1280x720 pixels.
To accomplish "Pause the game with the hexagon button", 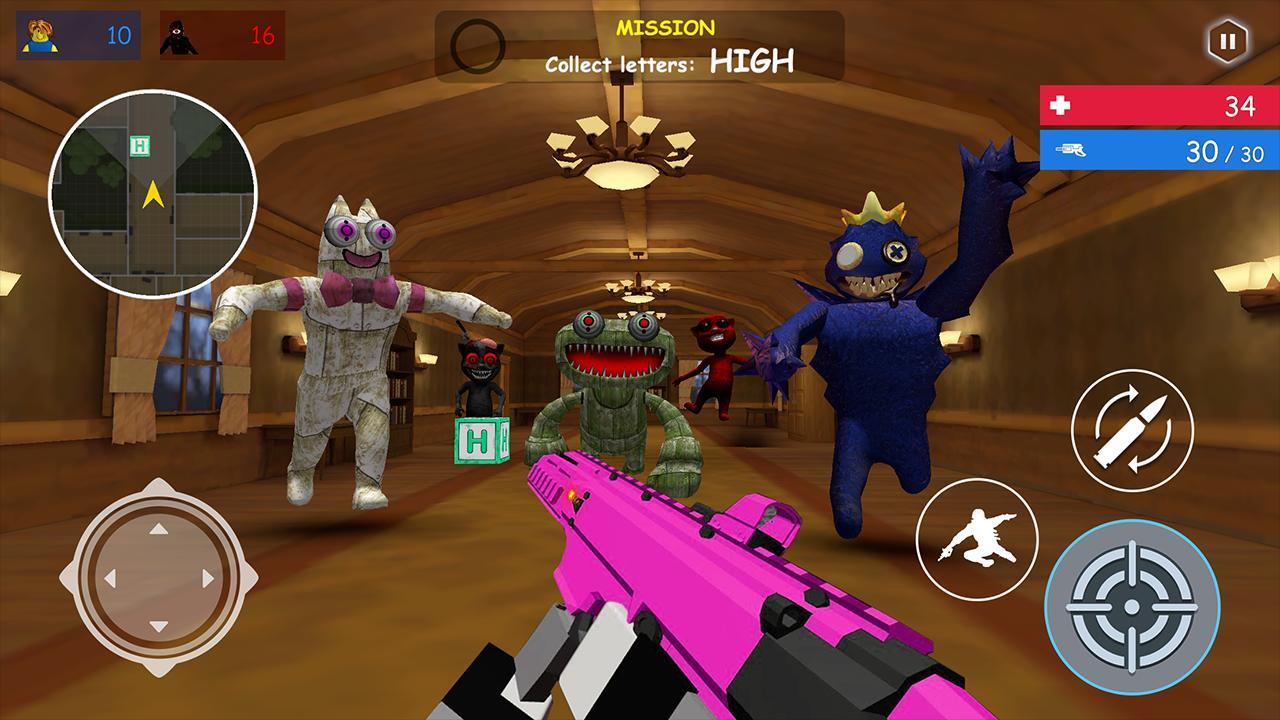I will (x=1226, y=41).
